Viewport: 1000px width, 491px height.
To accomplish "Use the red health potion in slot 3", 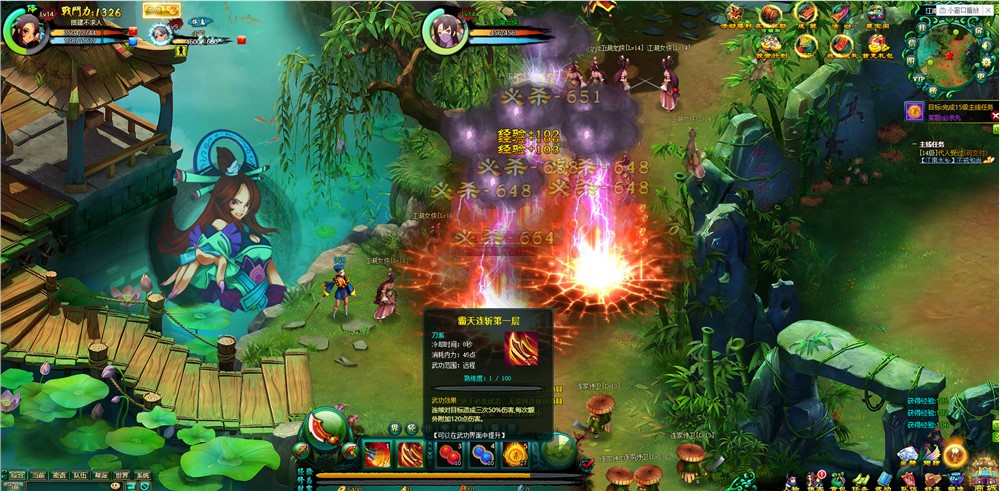I will 448,455.
